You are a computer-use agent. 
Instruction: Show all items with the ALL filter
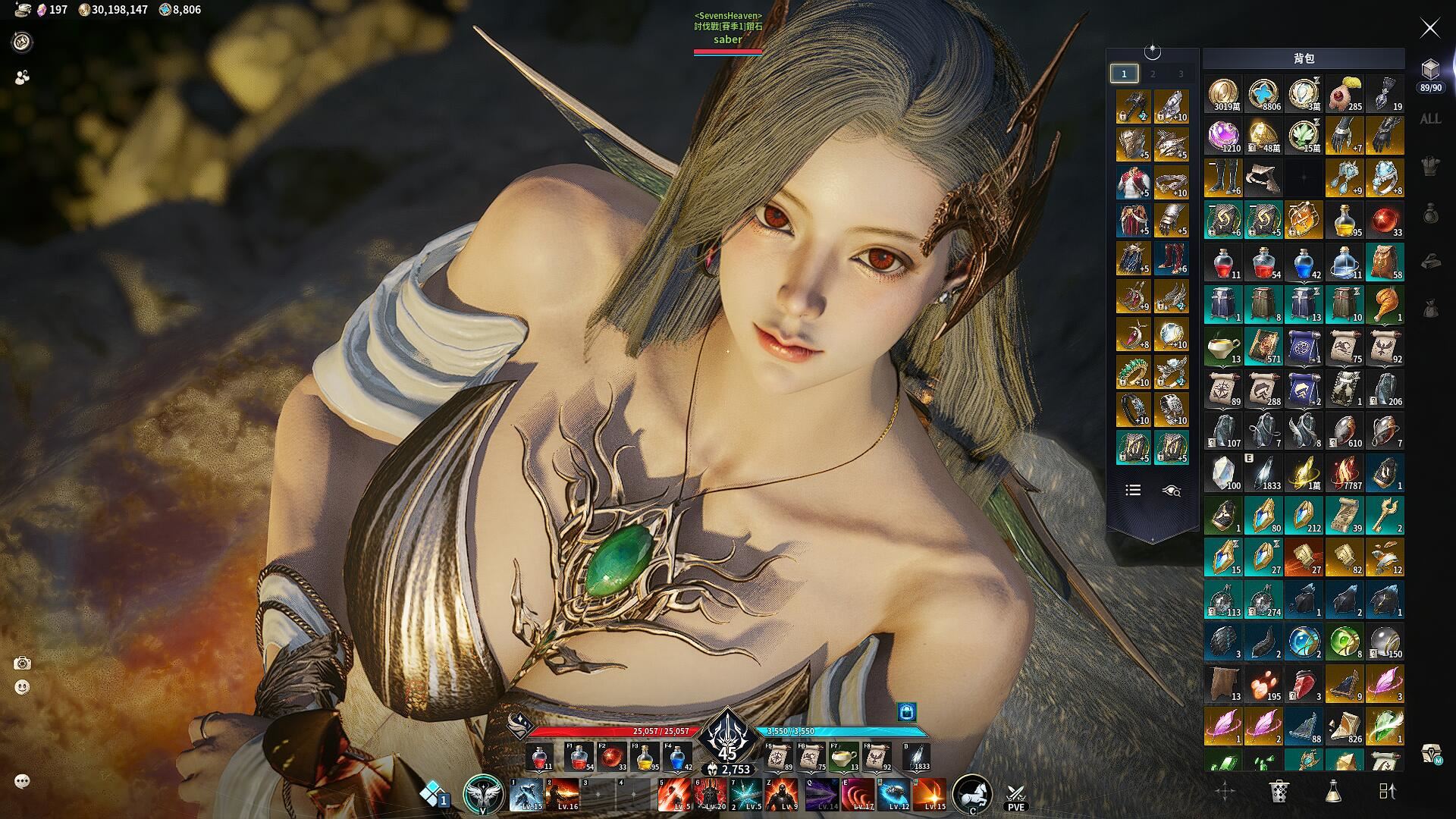pos(1430,119)
